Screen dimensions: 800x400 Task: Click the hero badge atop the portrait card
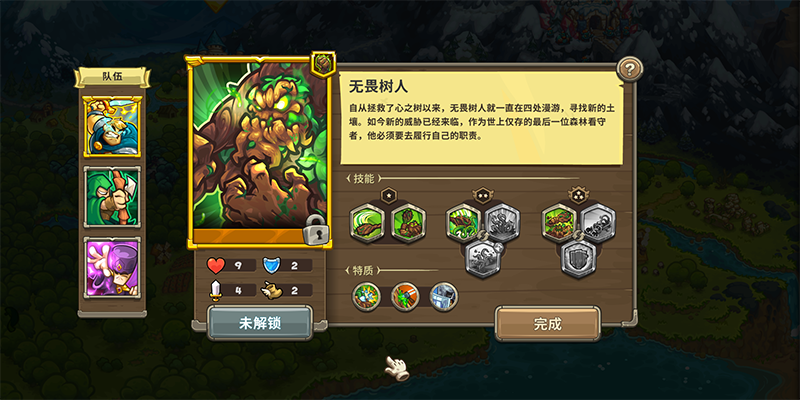(x=323, y=64)
